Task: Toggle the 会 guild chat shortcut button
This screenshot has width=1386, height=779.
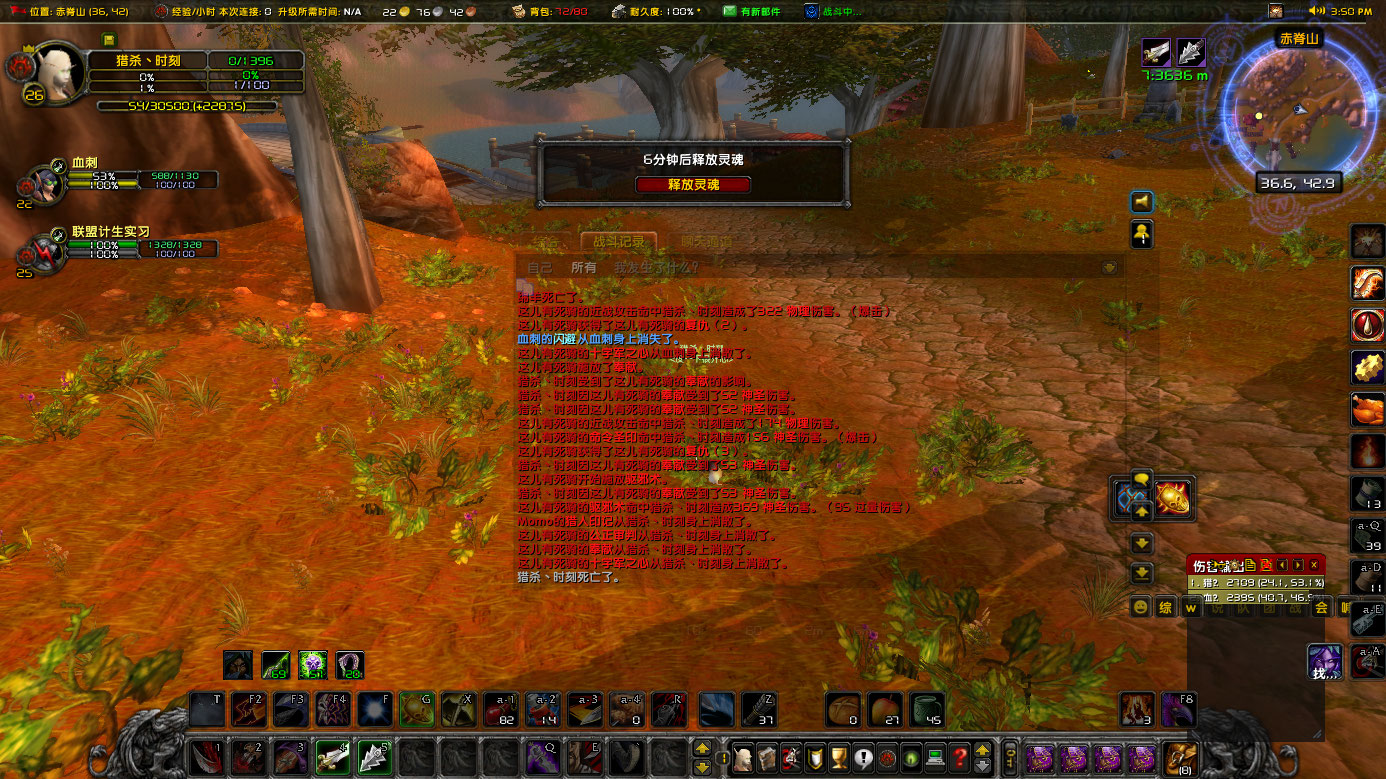Action: 1321,607
